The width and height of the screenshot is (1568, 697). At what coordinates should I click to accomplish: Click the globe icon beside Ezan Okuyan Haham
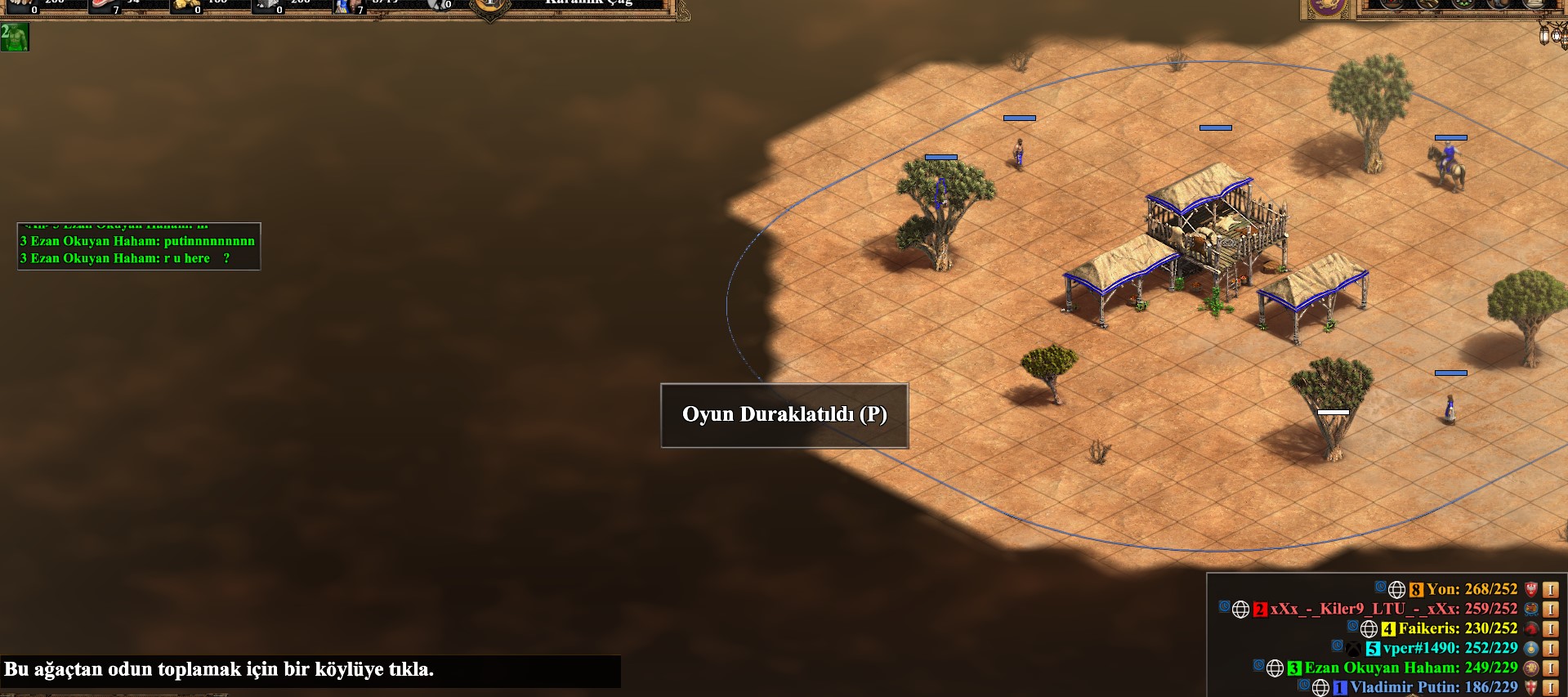1275,668
